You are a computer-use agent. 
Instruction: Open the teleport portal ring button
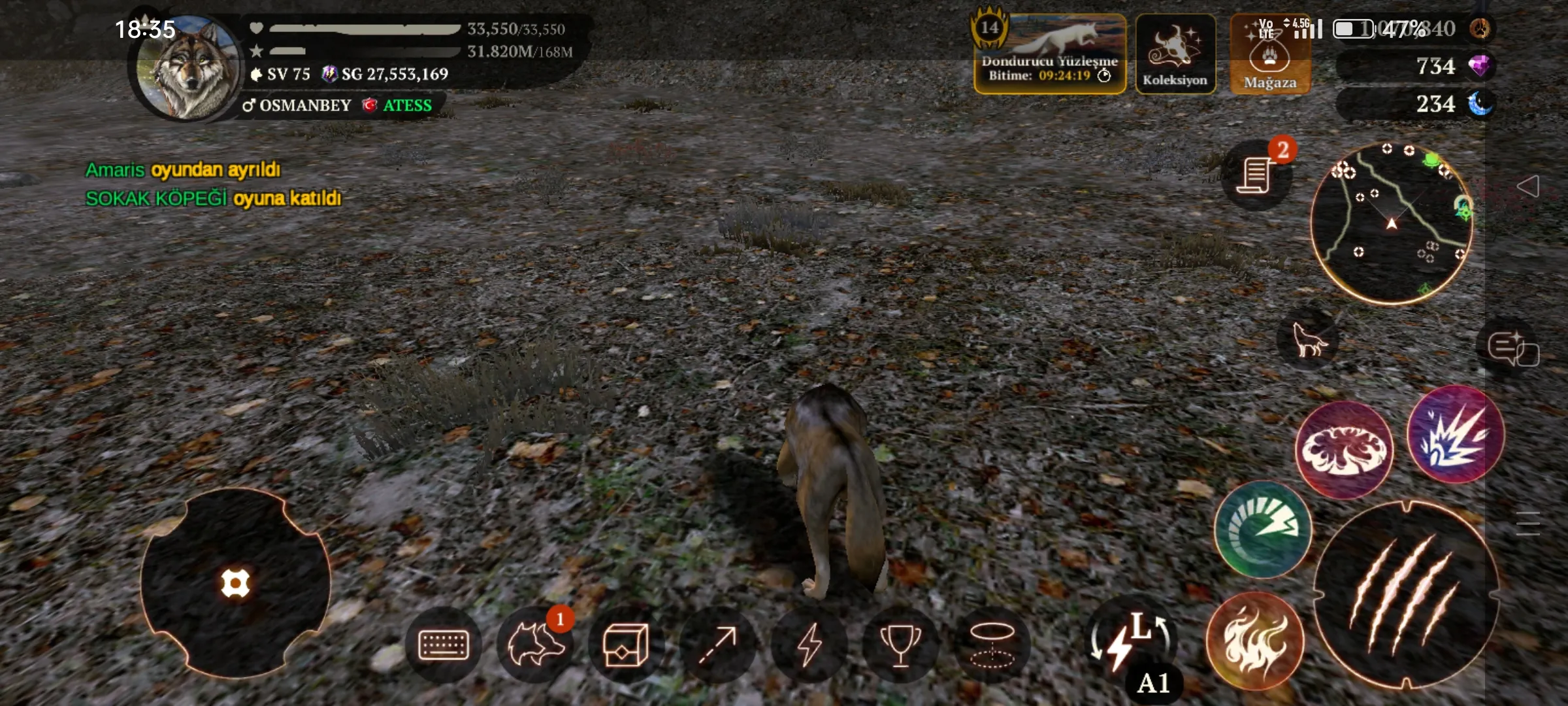pyautogui.click(x=992, y=645)
